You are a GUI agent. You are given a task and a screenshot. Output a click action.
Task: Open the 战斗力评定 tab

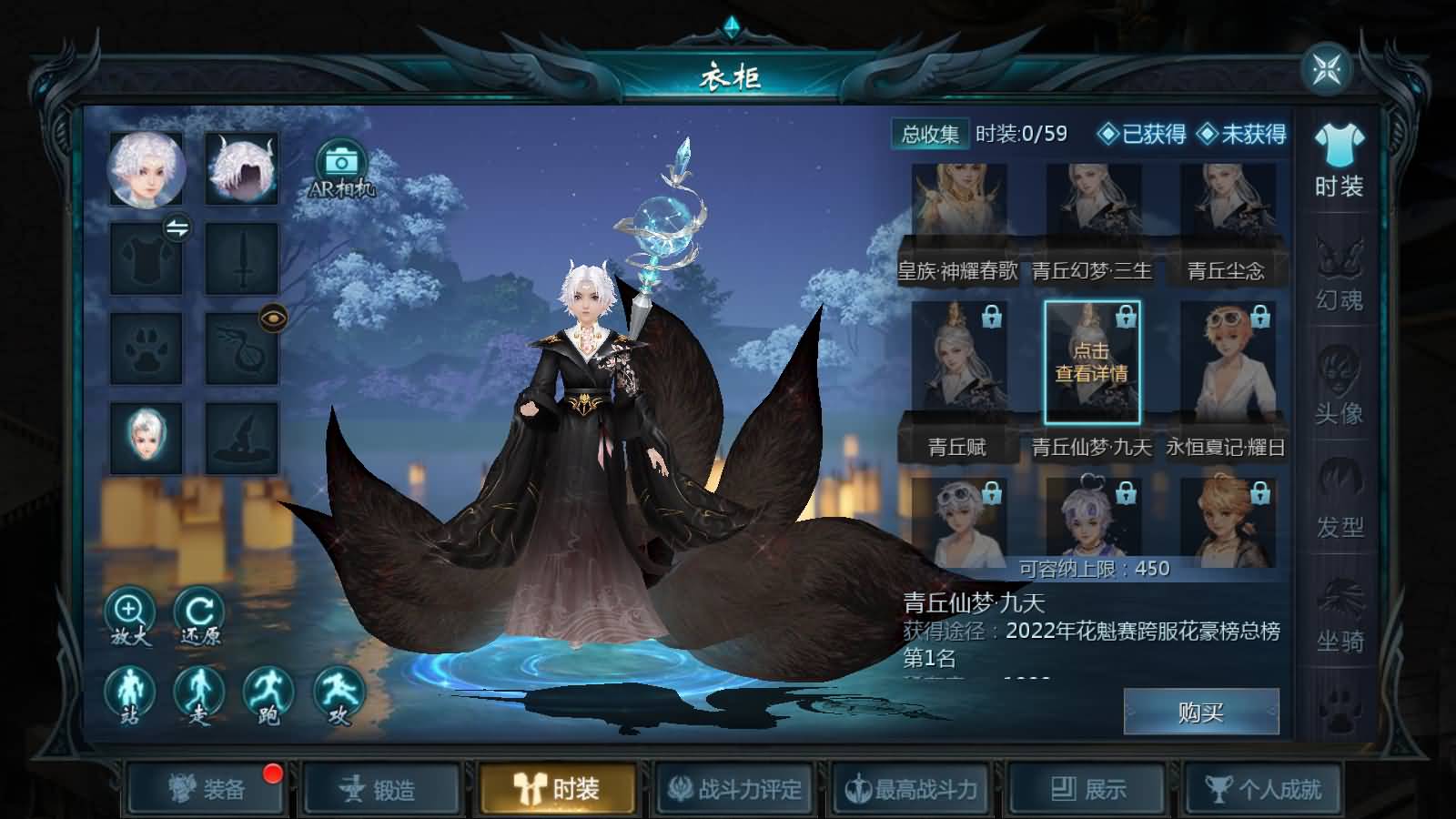735,789
